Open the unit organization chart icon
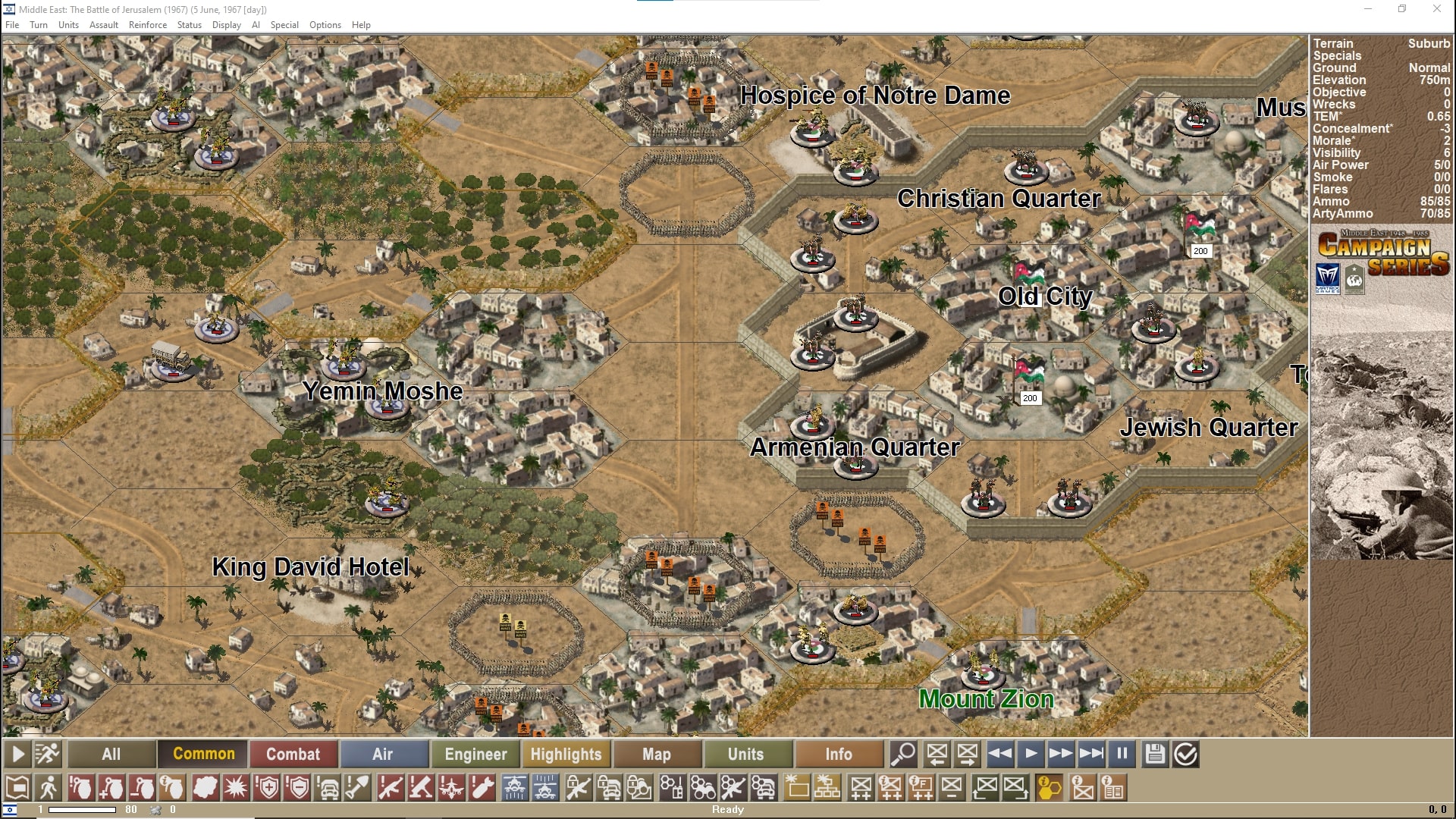This screenshot has height=819, width=1456. pyautogui.click(x=827, y=788)
